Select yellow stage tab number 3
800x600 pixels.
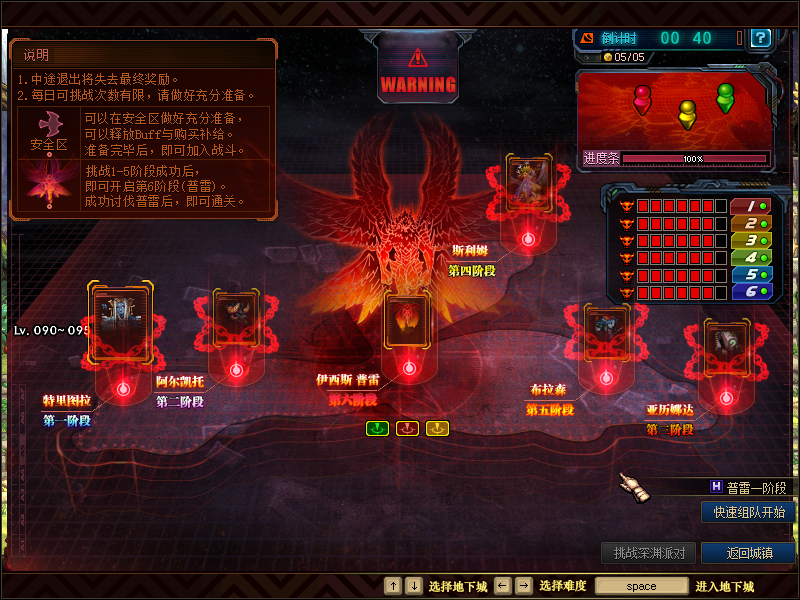749,240
